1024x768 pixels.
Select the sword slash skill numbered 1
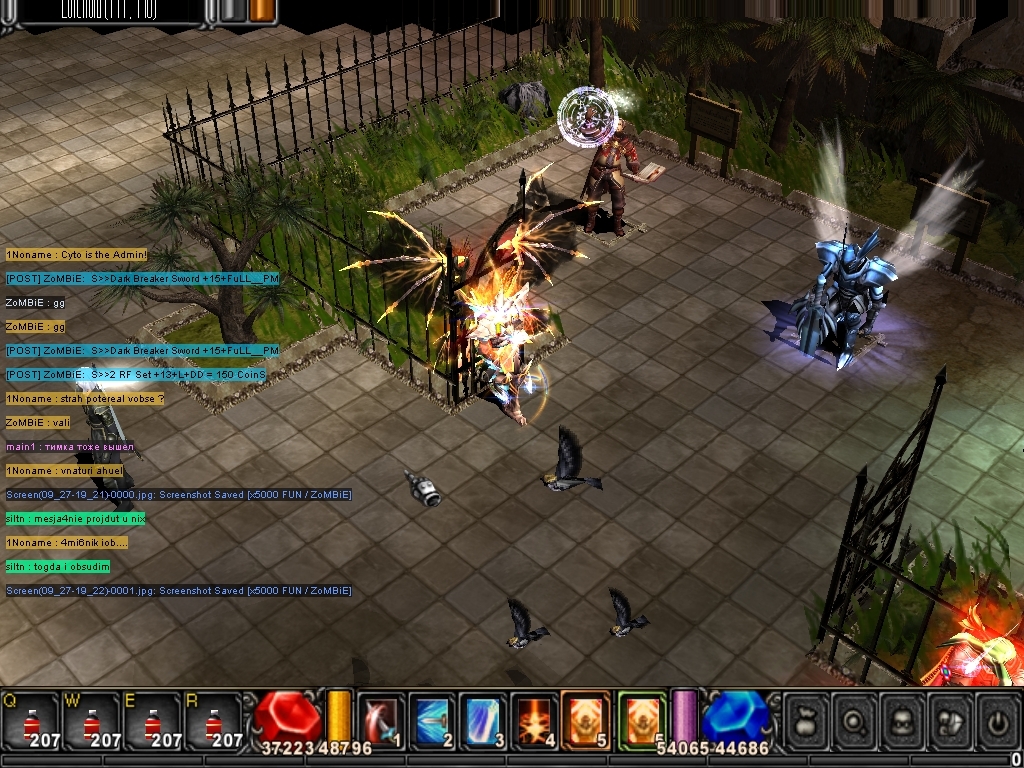(379, 719)
